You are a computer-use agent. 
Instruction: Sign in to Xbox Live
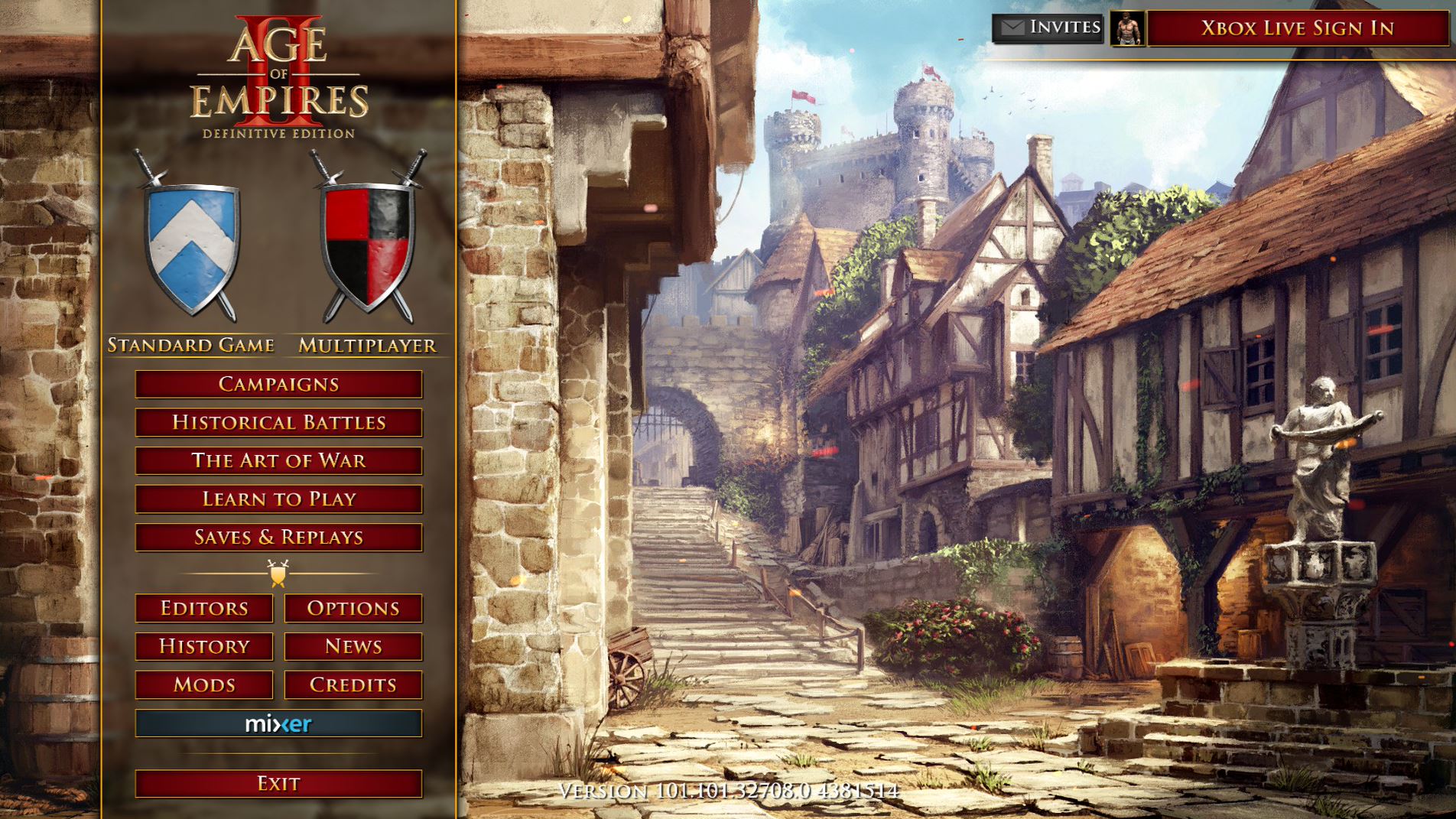coord(1298,29)
